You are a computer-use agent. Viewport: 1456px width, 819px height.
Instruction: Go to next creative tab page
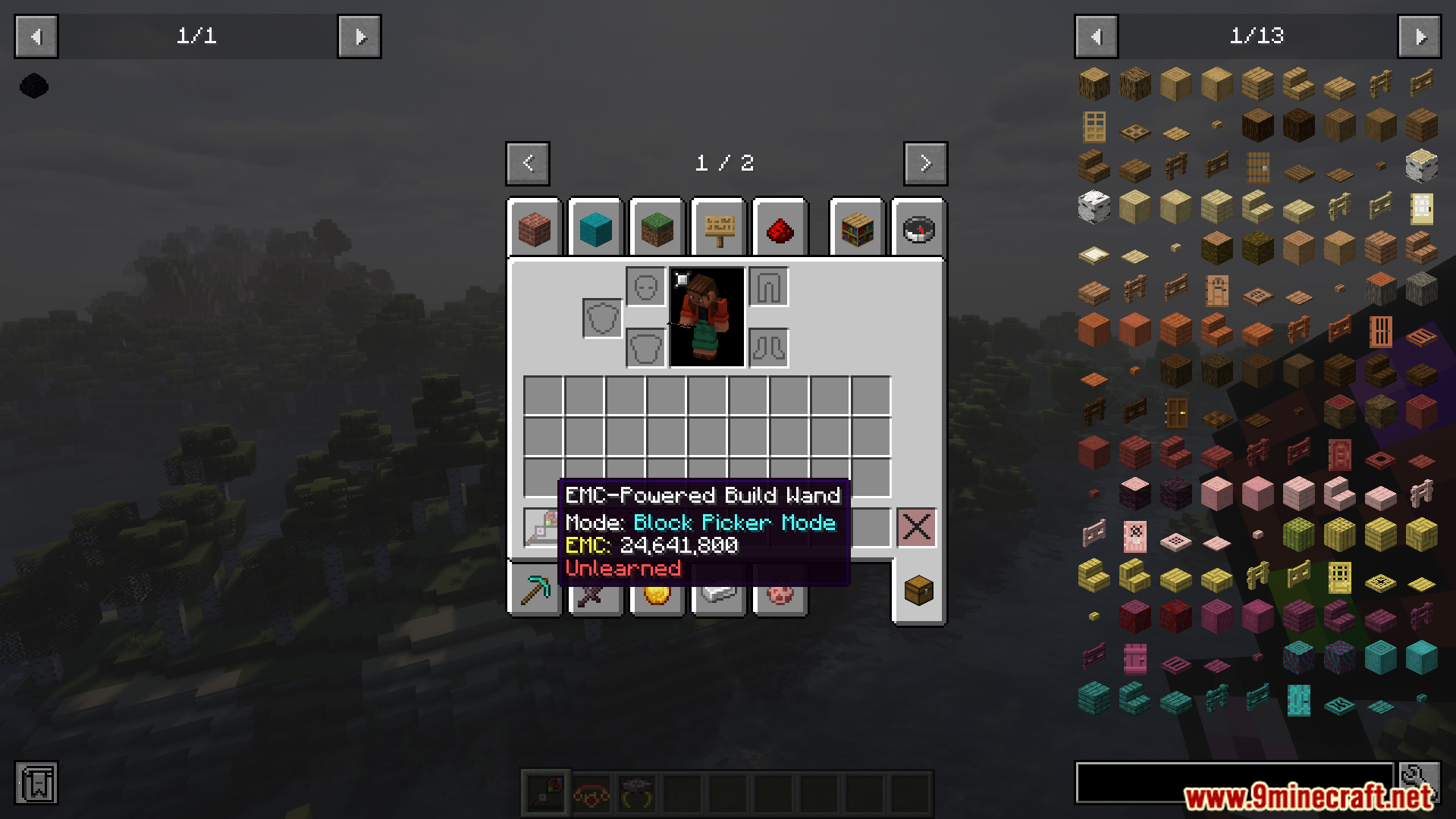[x=925, y=163]
